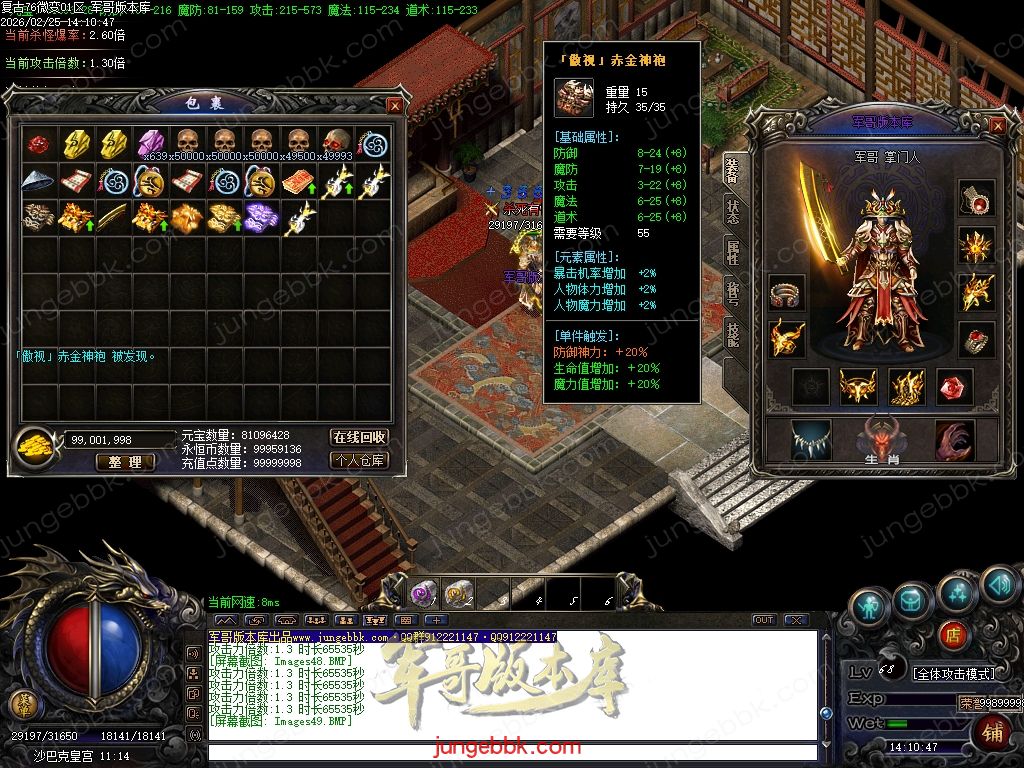Select the equipped red gem slot

tap(954, 386)
